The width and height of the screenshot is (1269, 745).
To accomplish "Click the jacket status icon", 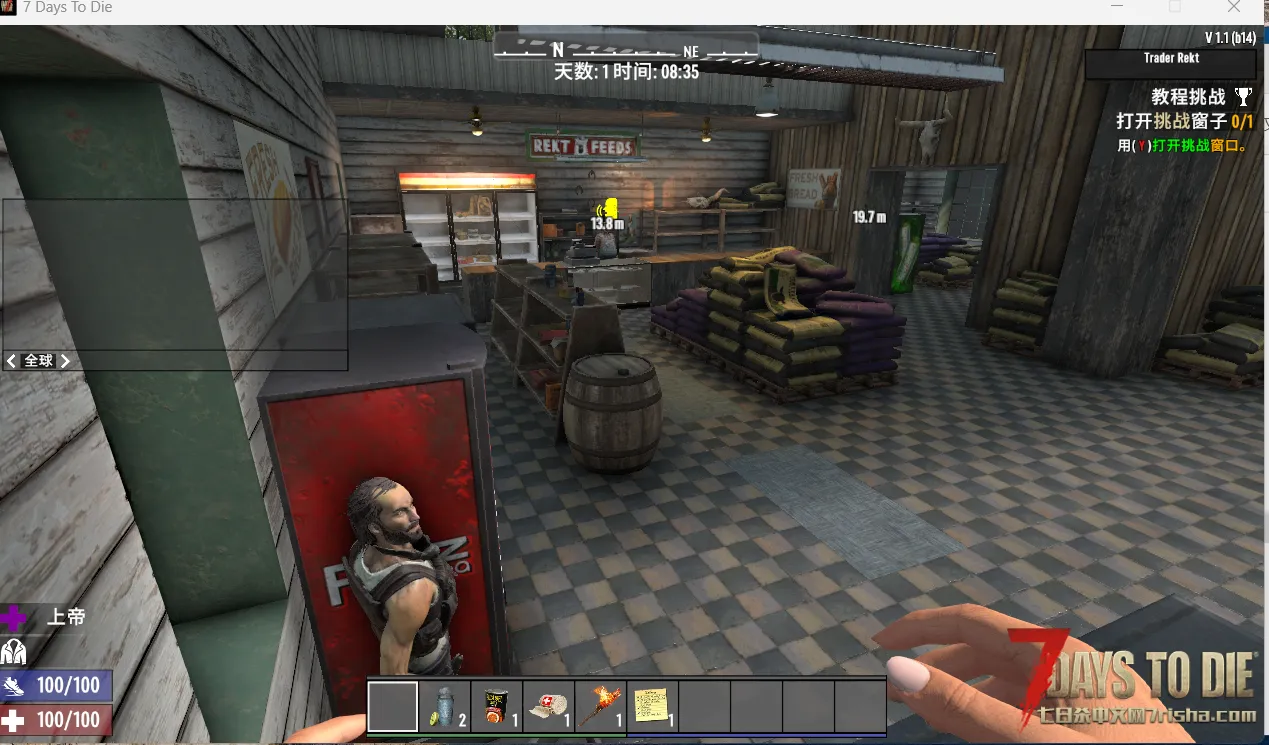I will [14, 651].
